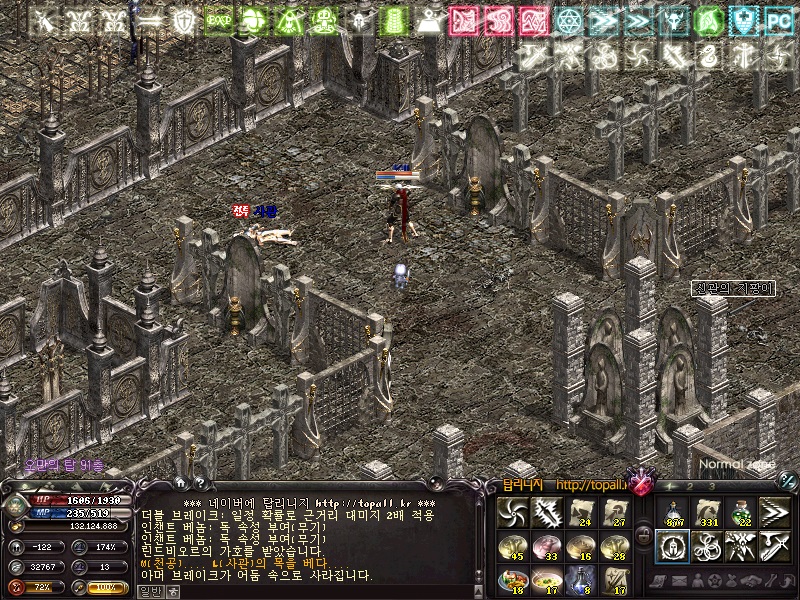Screen dimensions: 800x600
Task: Use the green potion with 22 left
Action: (x=741, y=512)
